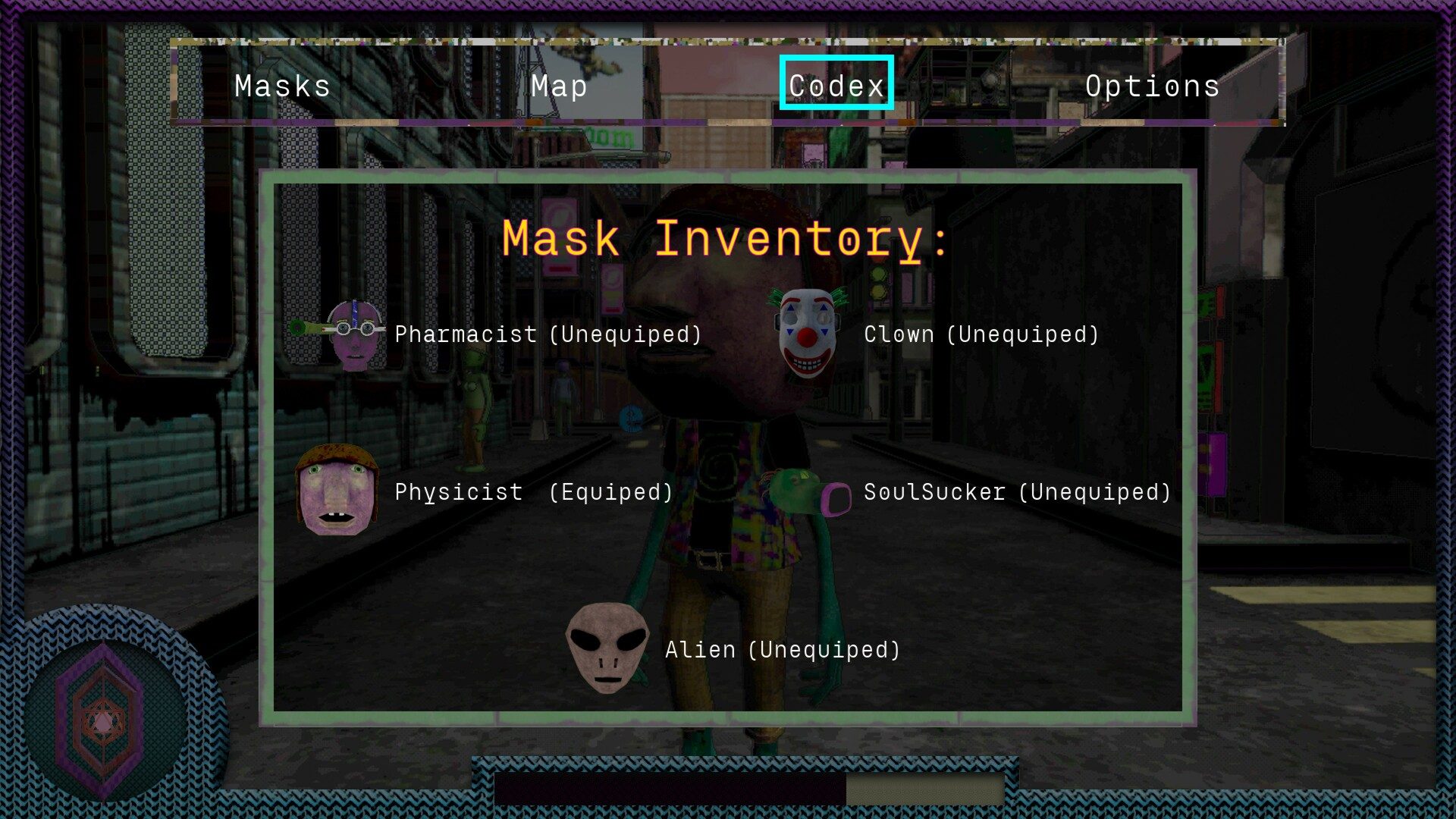Open the Map tab

click(x=559, y=86)
